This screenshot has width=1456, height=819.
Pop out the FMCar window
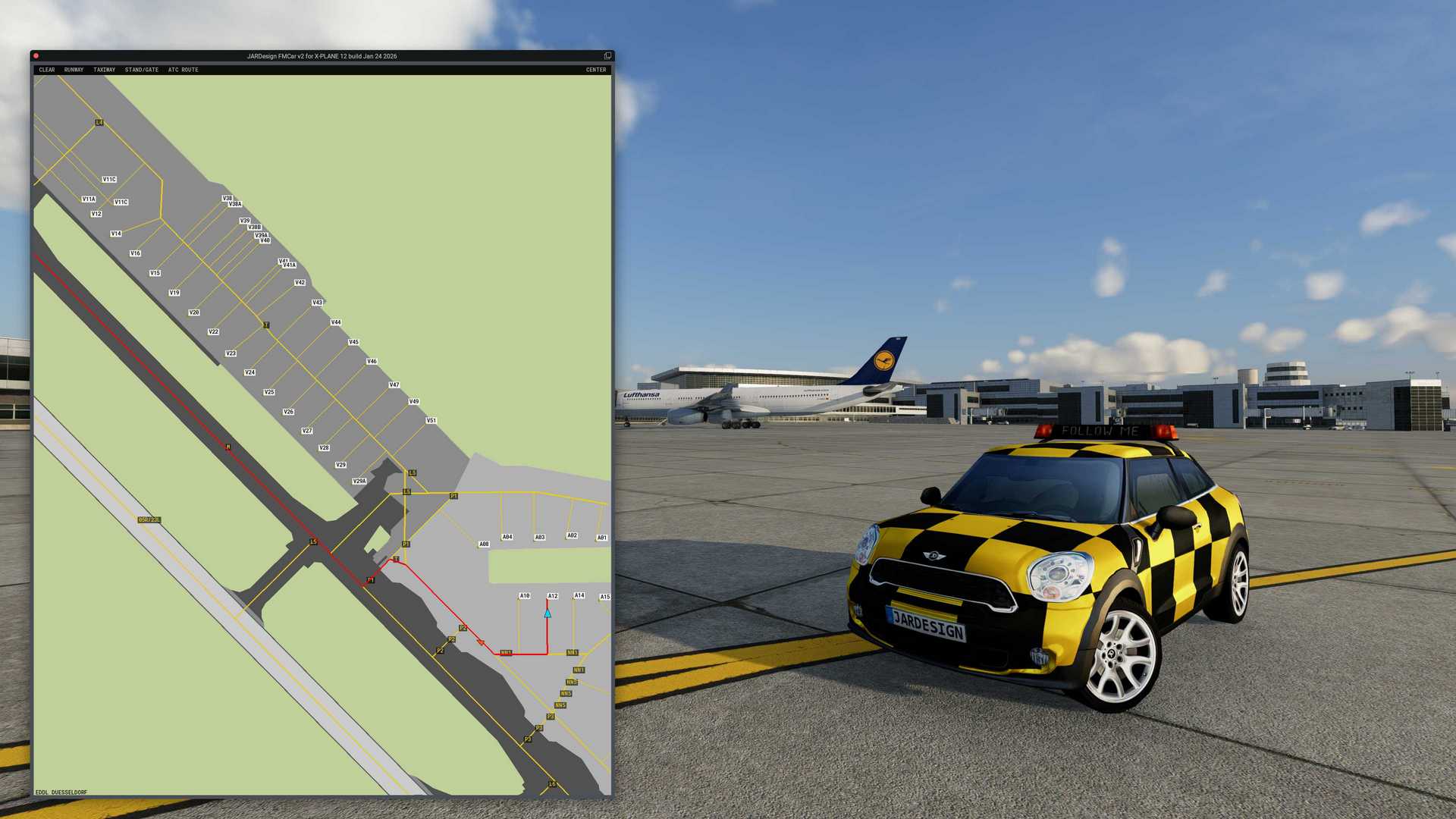[607, 56]
